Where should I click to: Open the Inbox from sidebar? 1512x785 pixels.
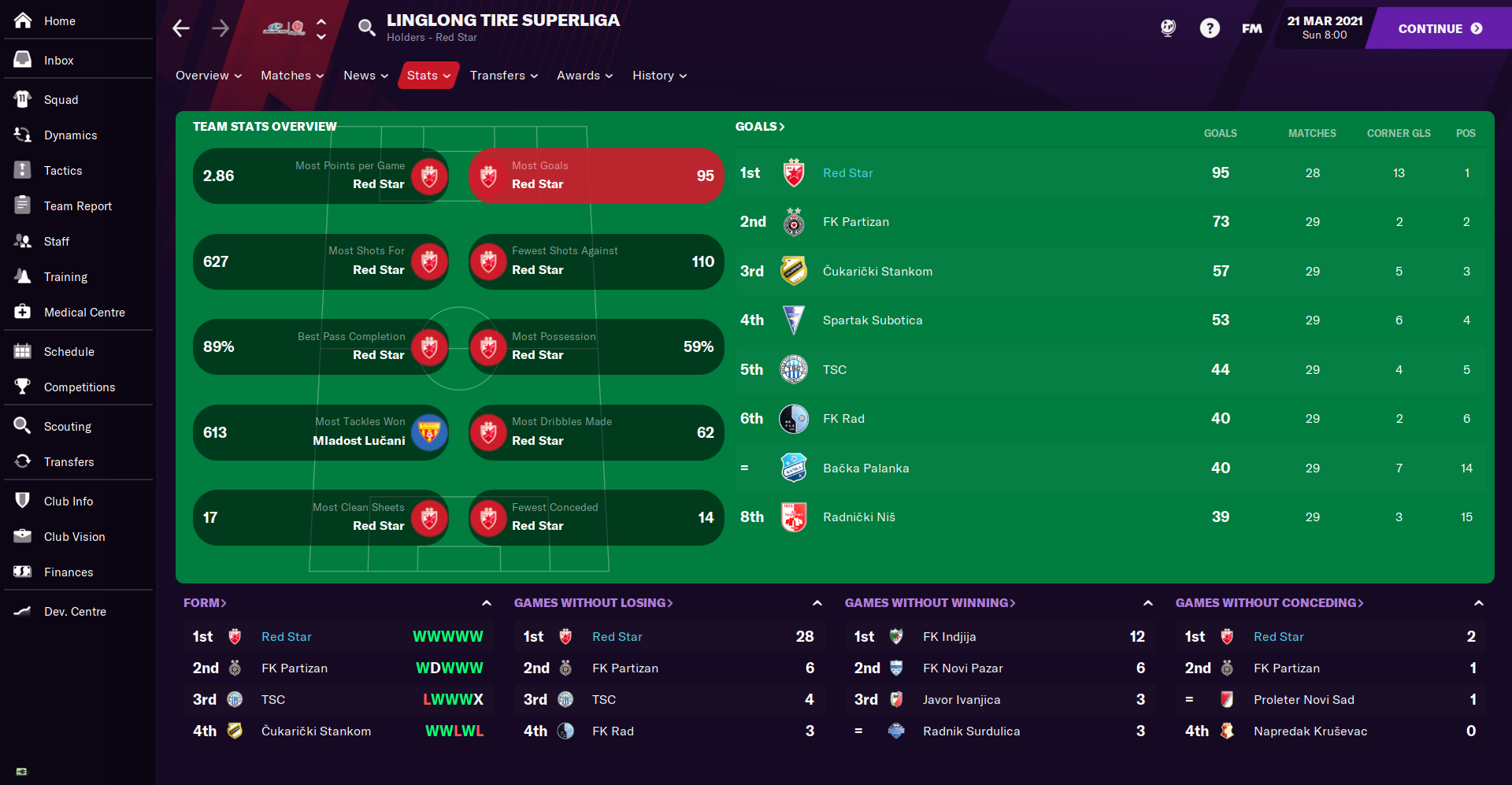(x=58, y=61)
